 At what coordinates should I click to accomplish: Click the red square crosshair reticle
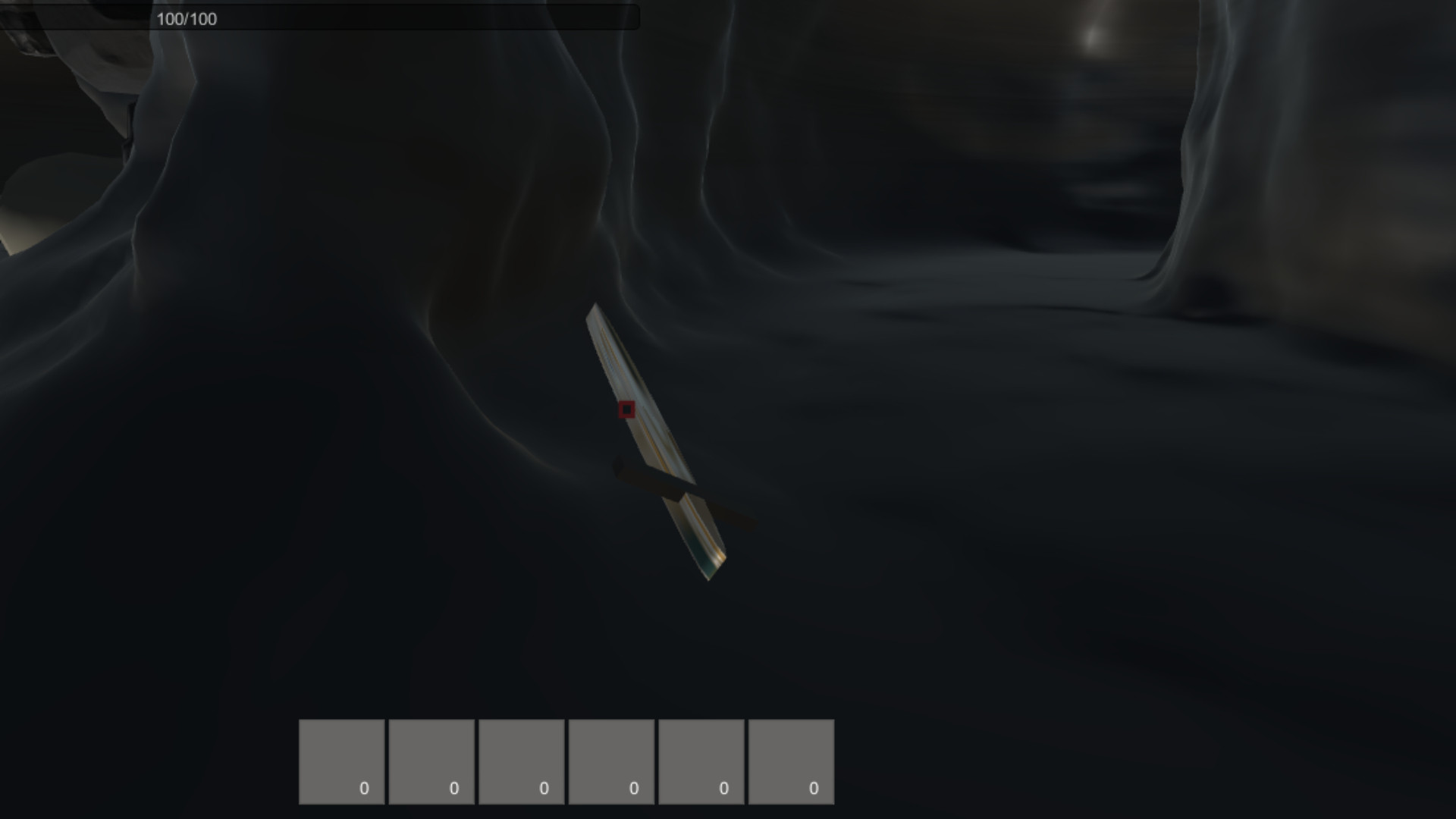pos(627,409)
